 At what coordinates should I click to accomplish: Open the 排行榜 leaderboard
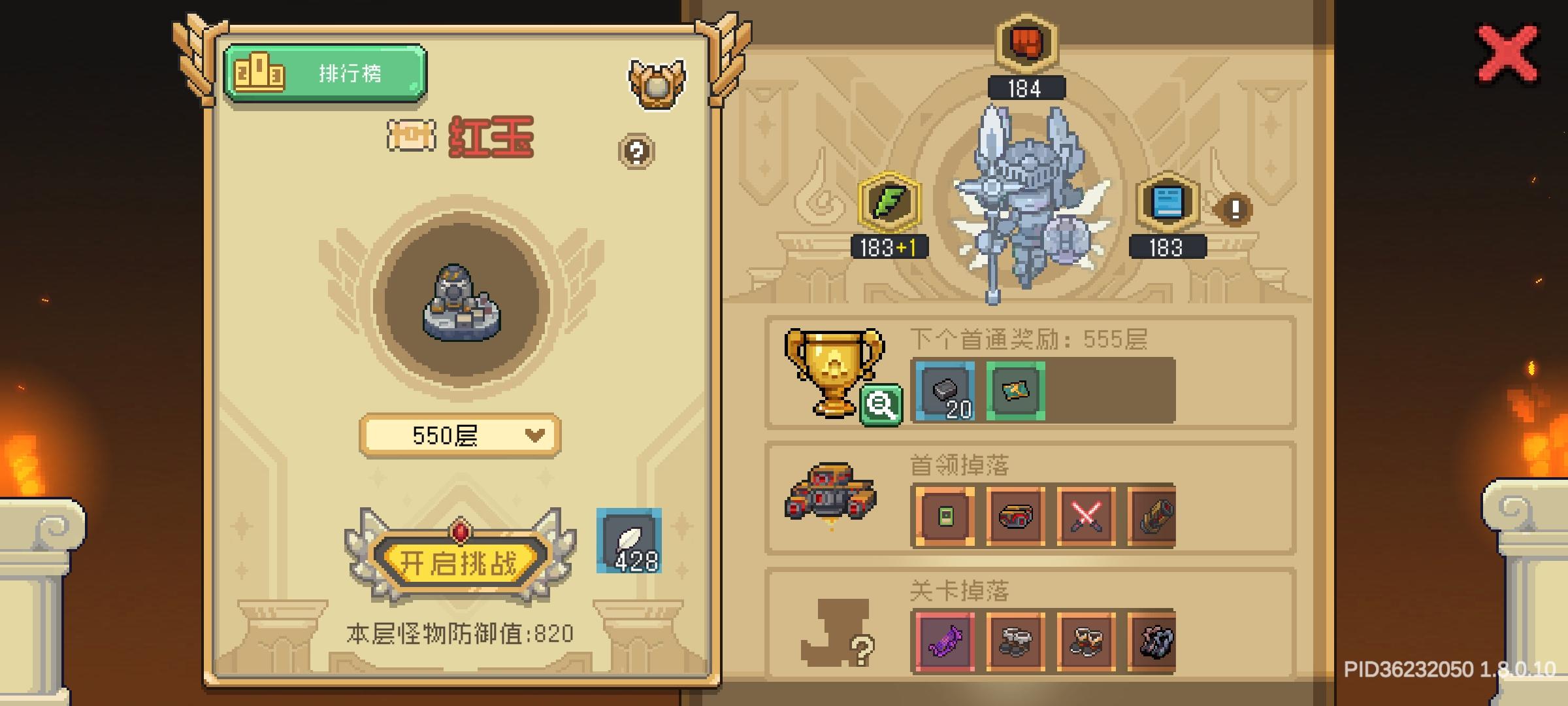tap(325, 72)
